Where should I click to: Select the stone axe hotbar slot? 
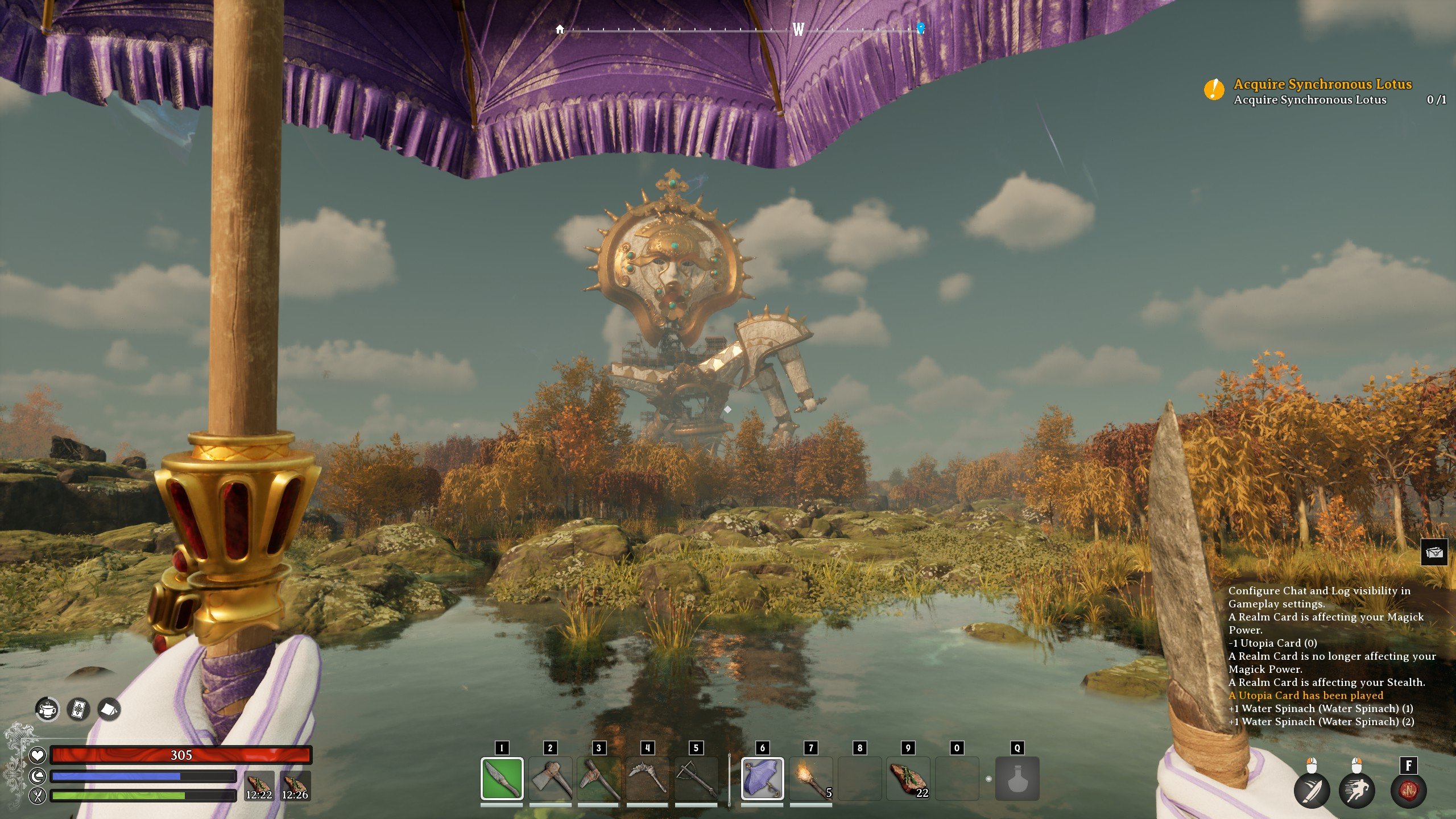tap(550, 778)
